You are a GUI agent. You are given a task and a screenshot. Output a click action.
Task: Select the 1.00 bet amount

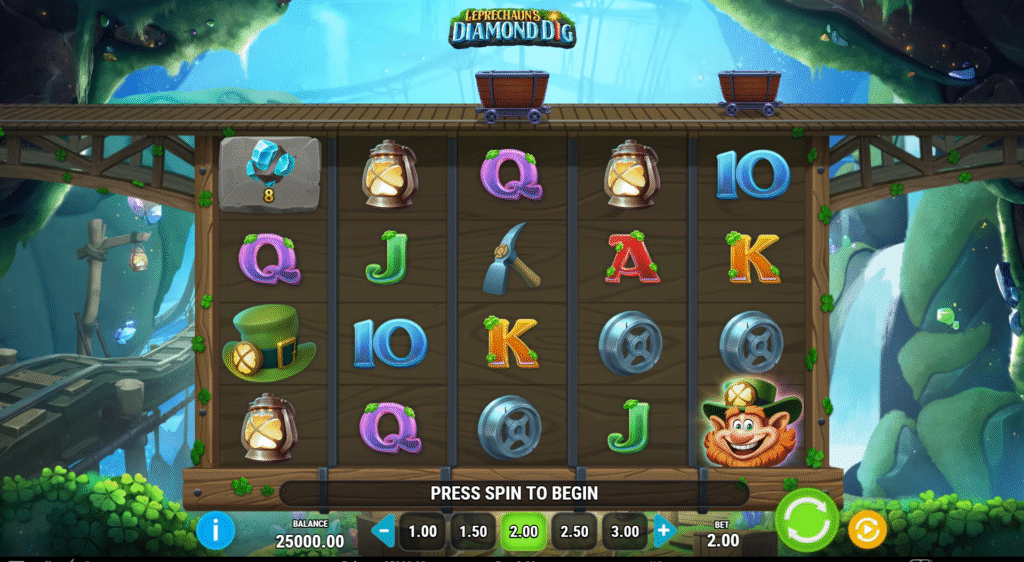pyautogui.click(x=423, y=531)
